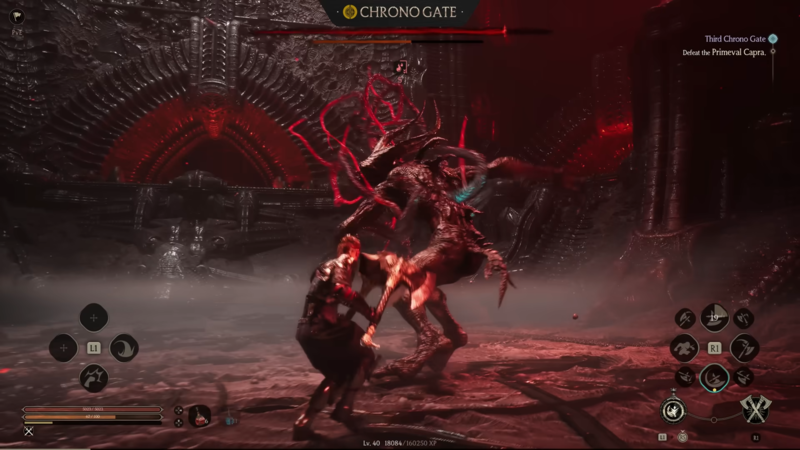Activate the crescent swirl skill on left wheel
Image resolution: width=800 pixels, height=450 pixels.
[x=124, y=348]
